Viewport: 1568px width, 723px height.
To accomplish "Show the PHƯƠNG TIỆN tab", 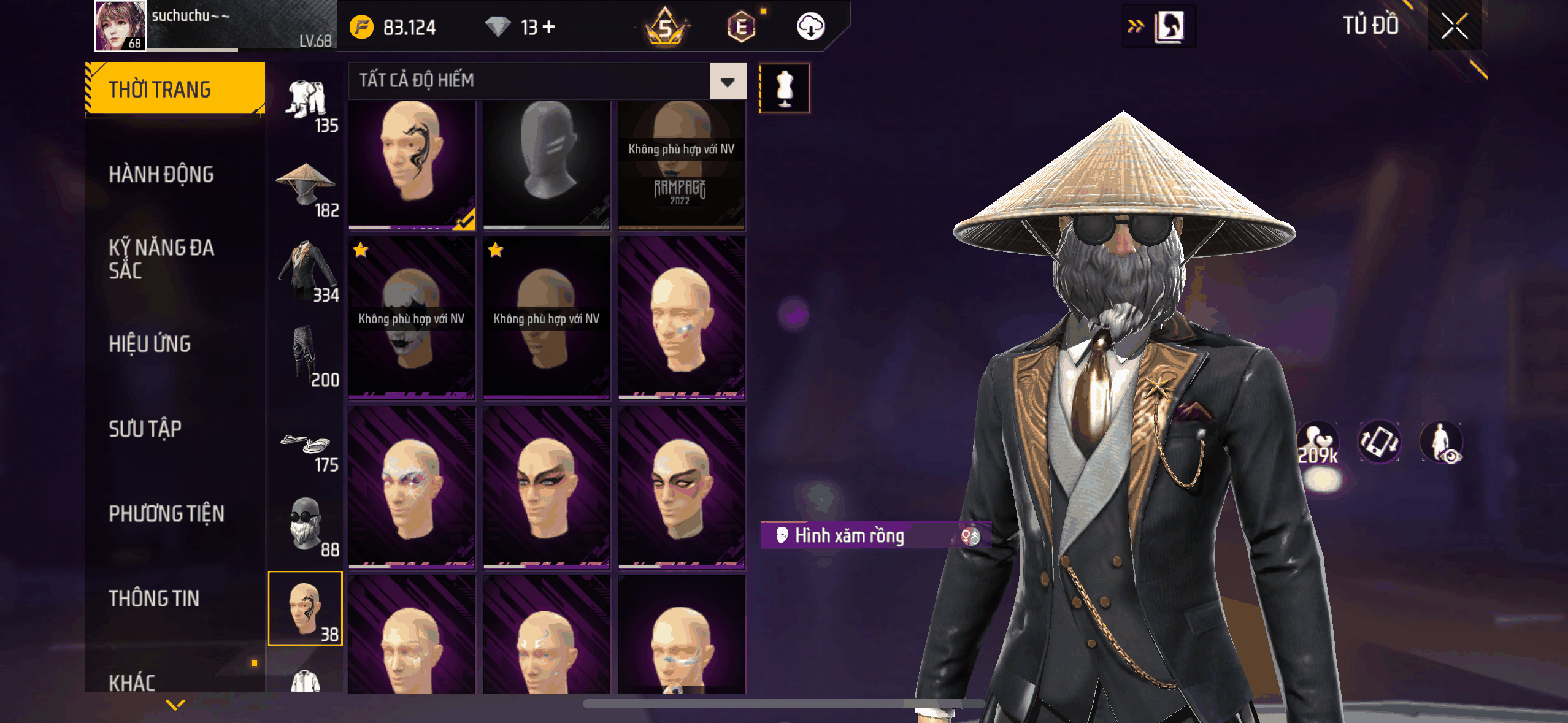I will 166,514.
